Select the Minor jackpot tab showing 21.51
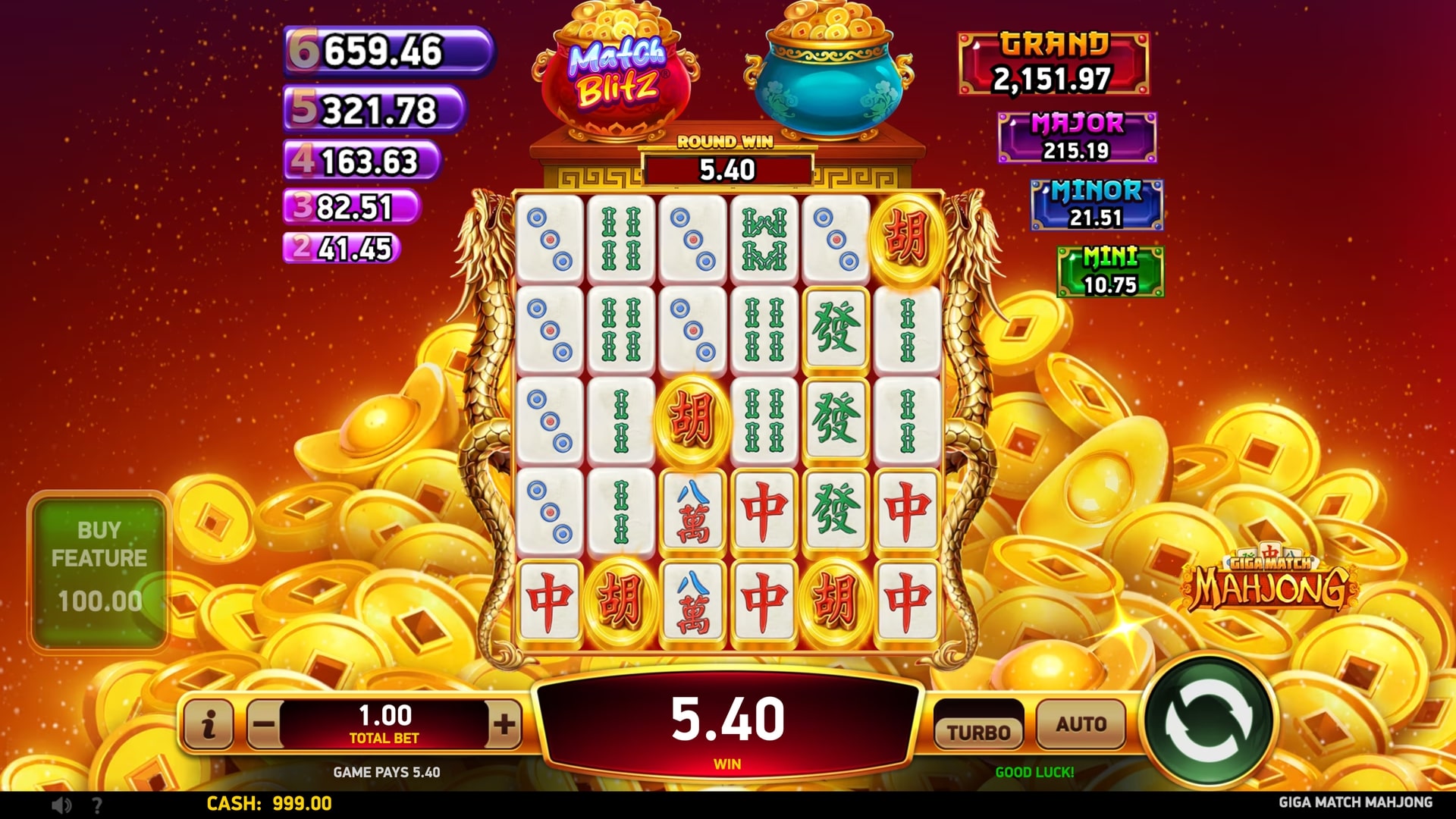1456x819 pixels. click(x=1095, y=205)
